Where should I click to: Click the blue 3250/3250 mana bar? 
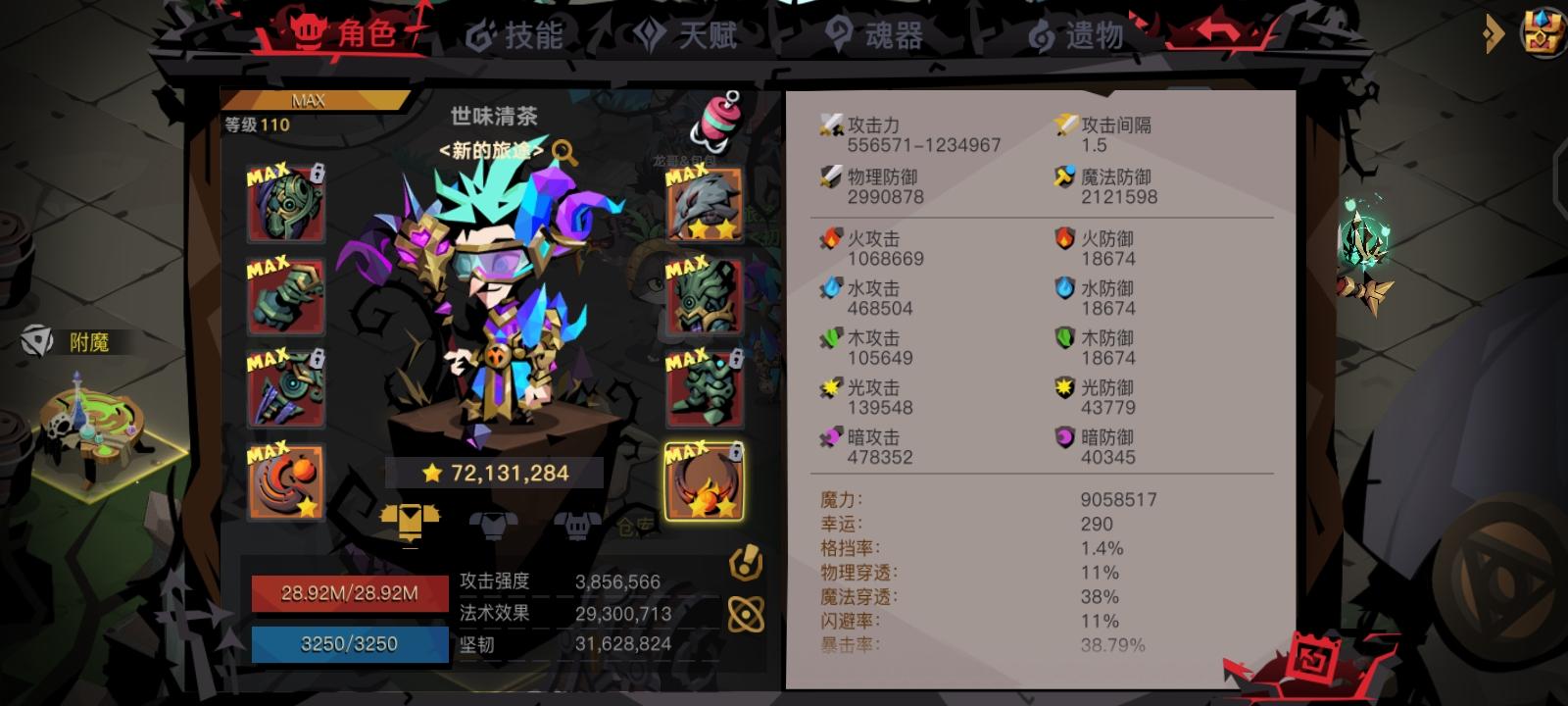(x=350, y=644)
